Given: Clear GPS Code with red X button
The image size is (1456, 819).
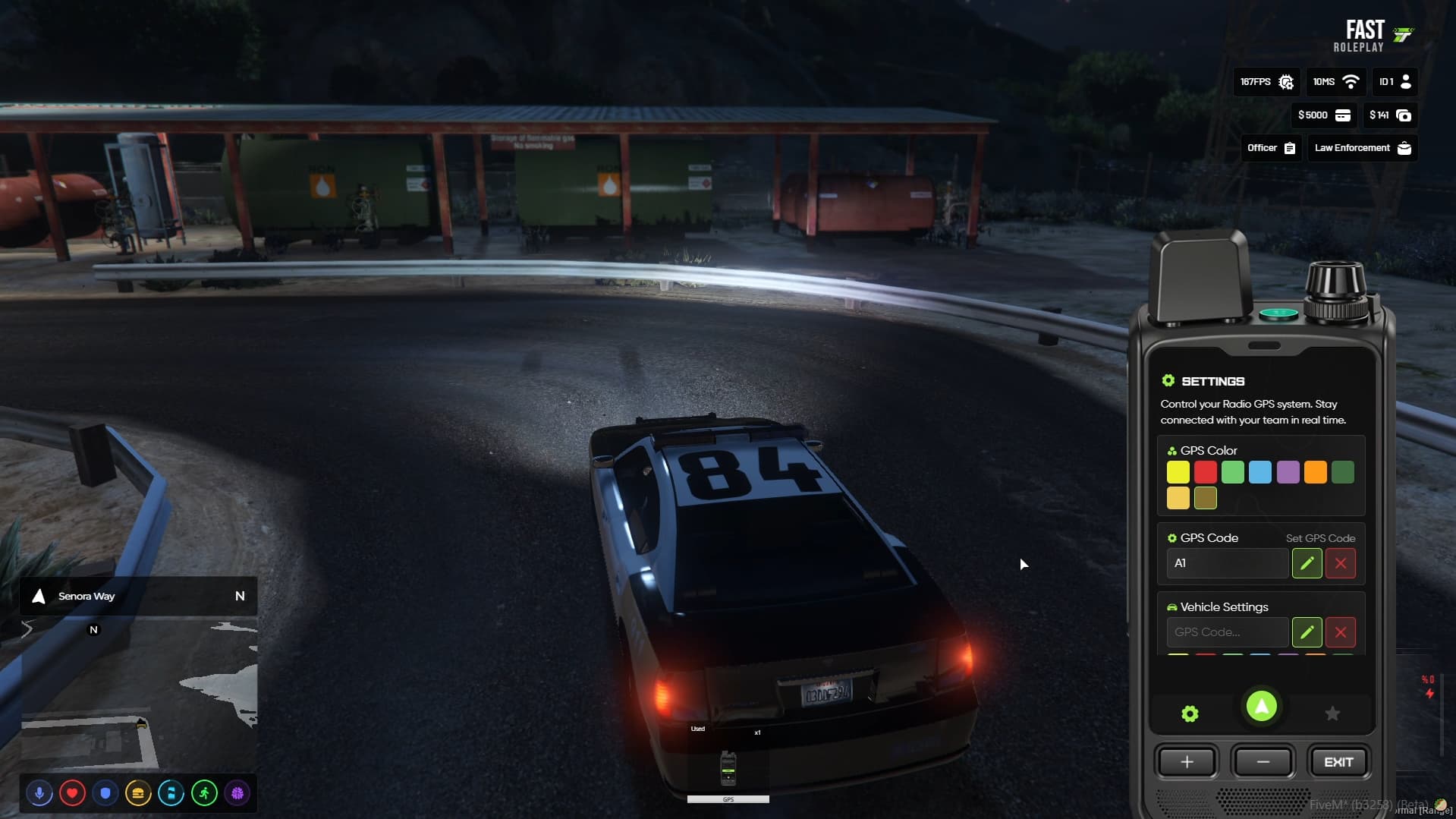Looking at the screenshot, I should click(x=1340, y=563).
